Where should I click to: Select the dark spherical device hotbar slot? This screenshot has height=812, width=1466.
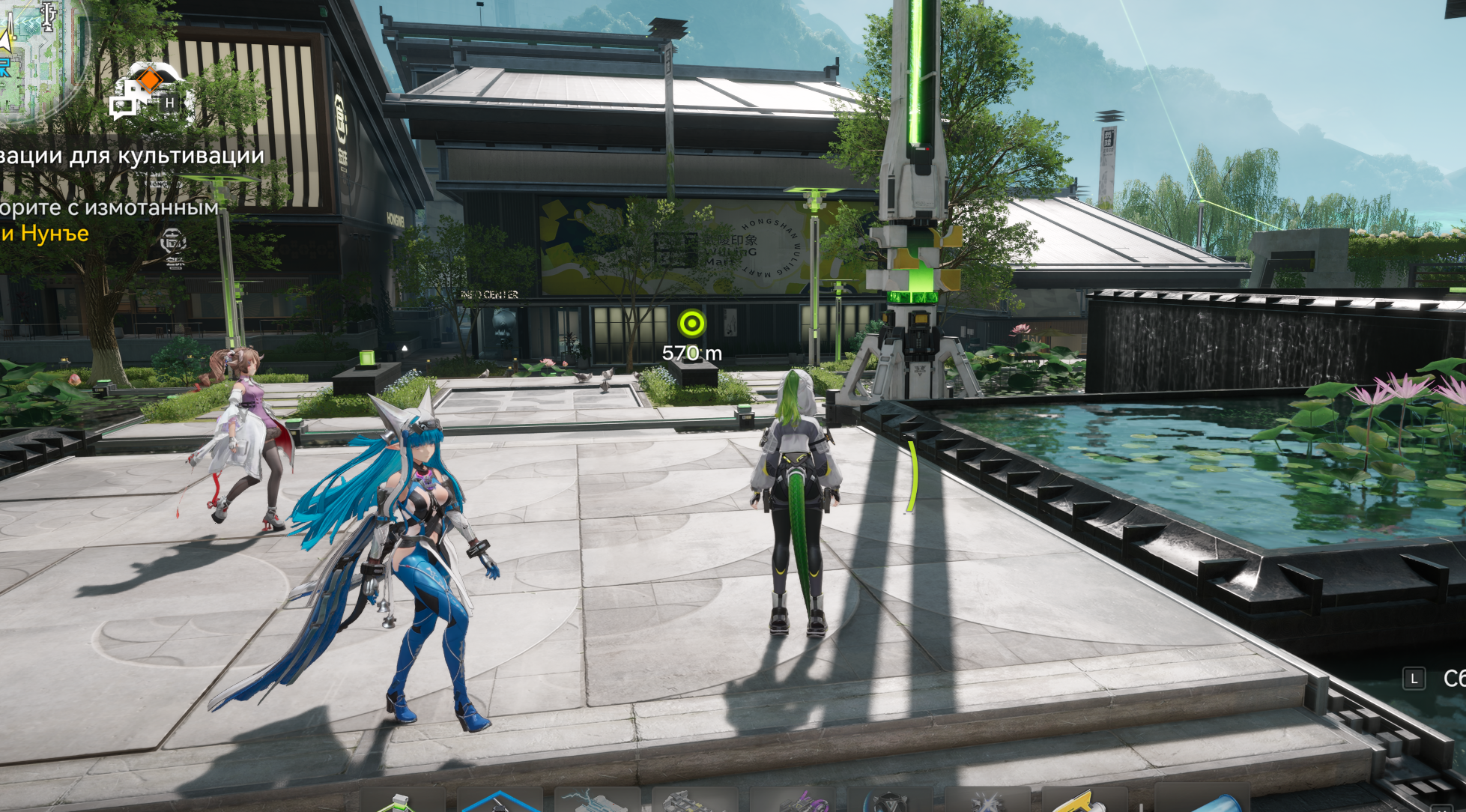(x=889, y=802)
